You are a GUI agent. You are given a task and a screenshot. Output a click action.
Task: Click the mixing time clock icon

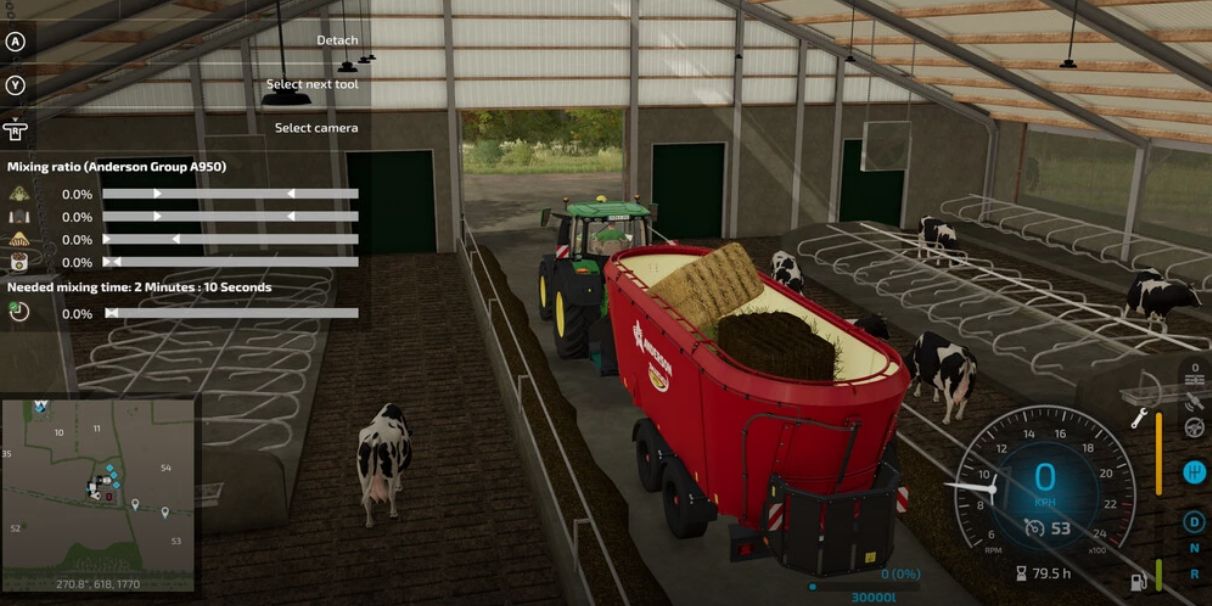point(19,312)
